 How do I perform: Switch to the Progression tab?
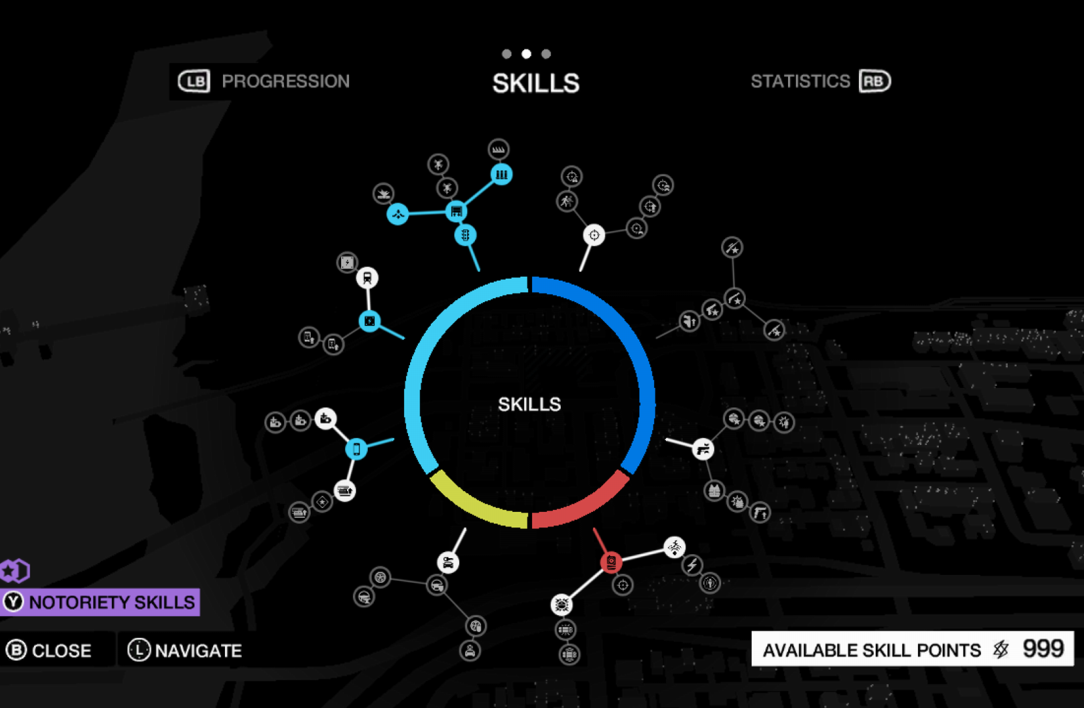click(265, 82)
